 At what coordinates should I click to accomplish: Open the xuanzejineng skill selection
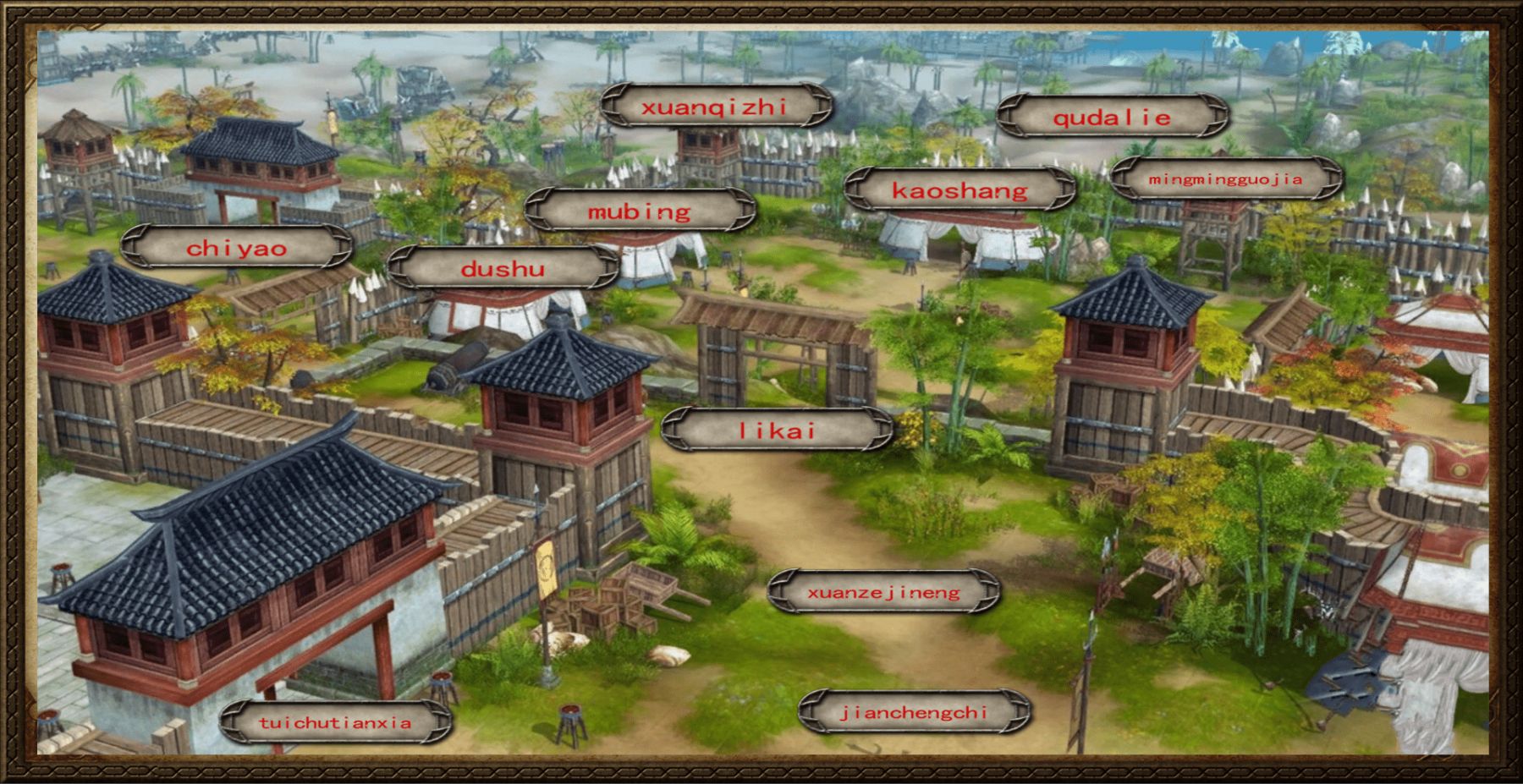883,592
